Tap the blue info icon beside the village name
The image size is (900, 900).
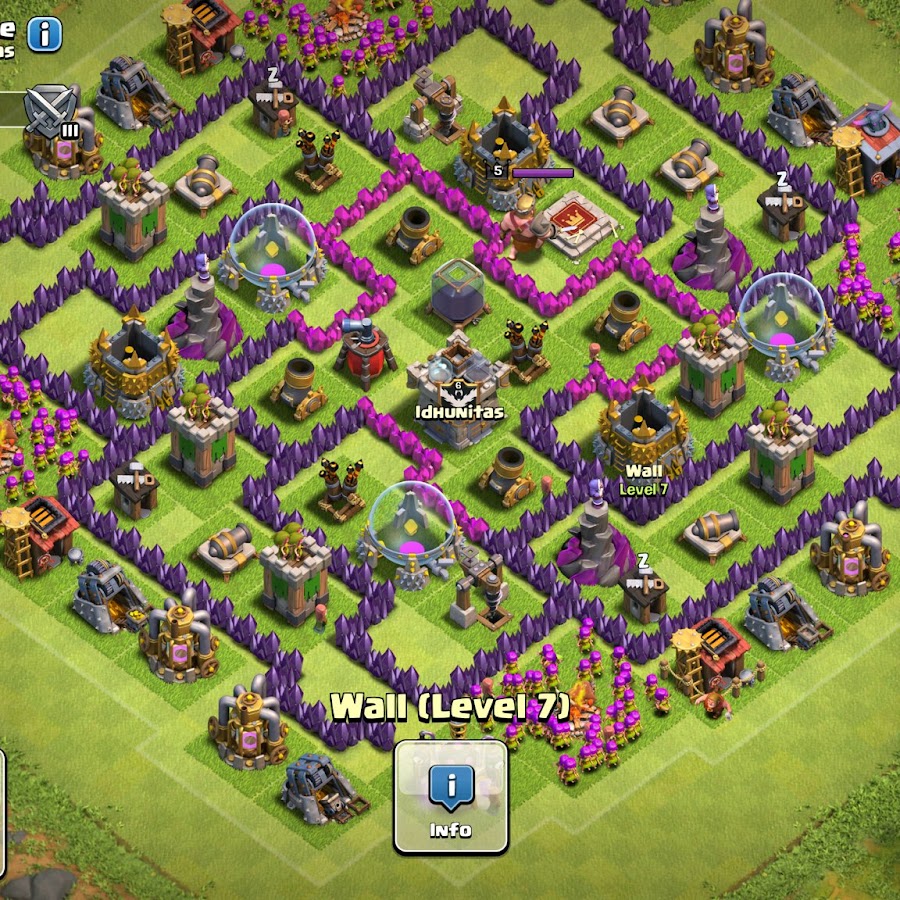(44, 35)
